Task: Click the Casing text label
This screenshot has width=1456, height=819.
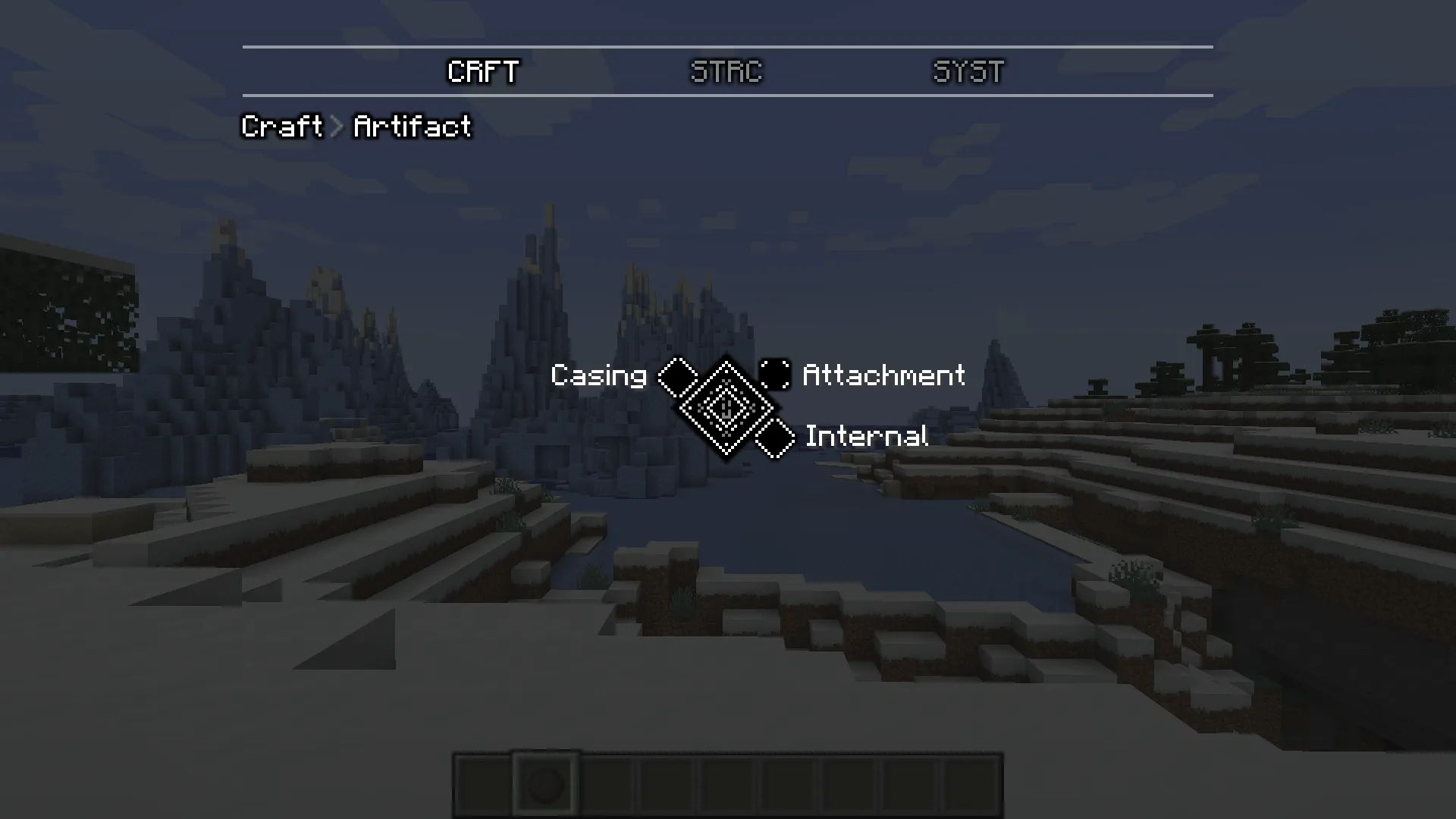Action: tap(599, 375)
